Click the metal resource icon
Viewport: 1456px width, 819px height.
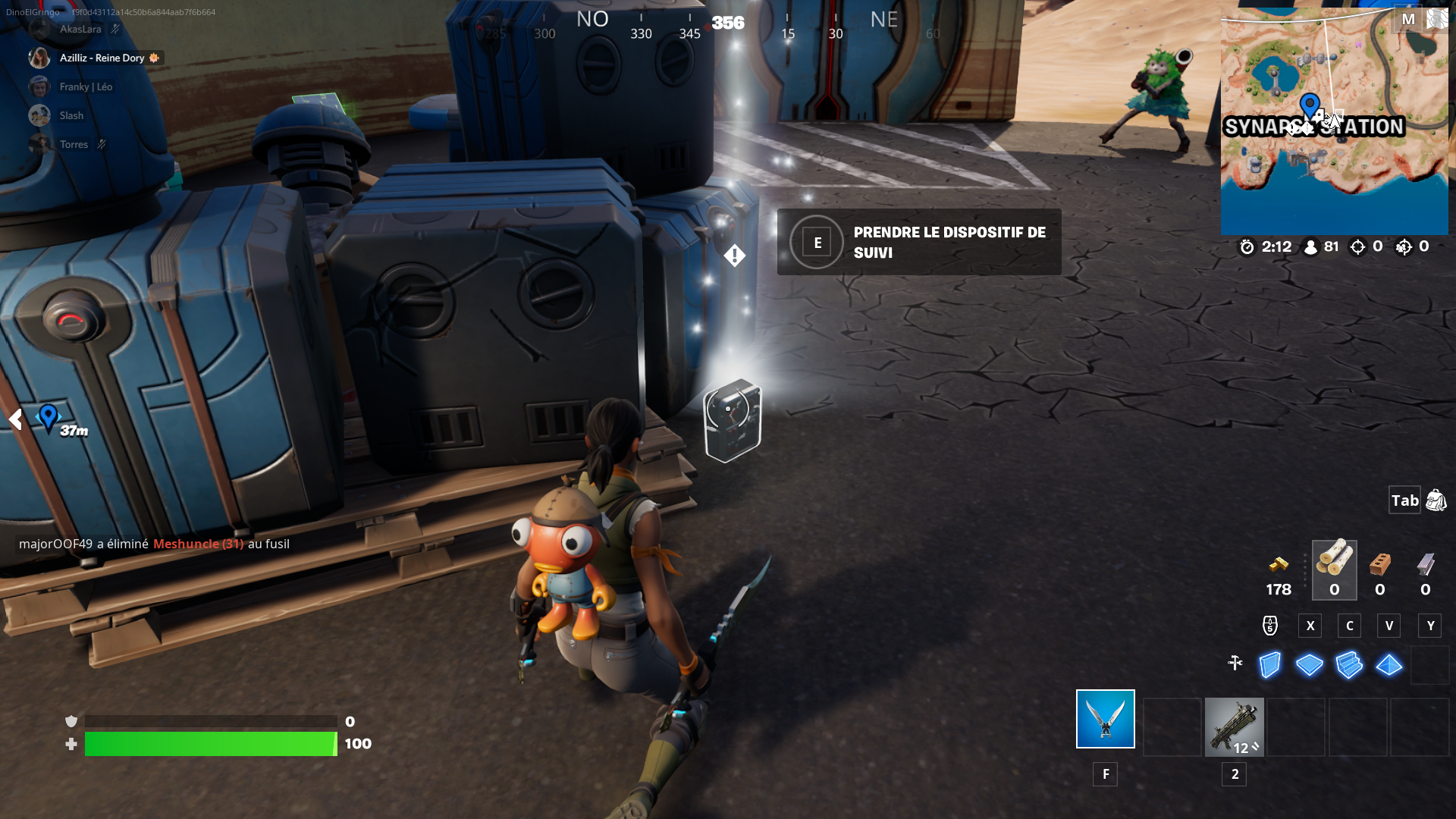click(1426, 565)
